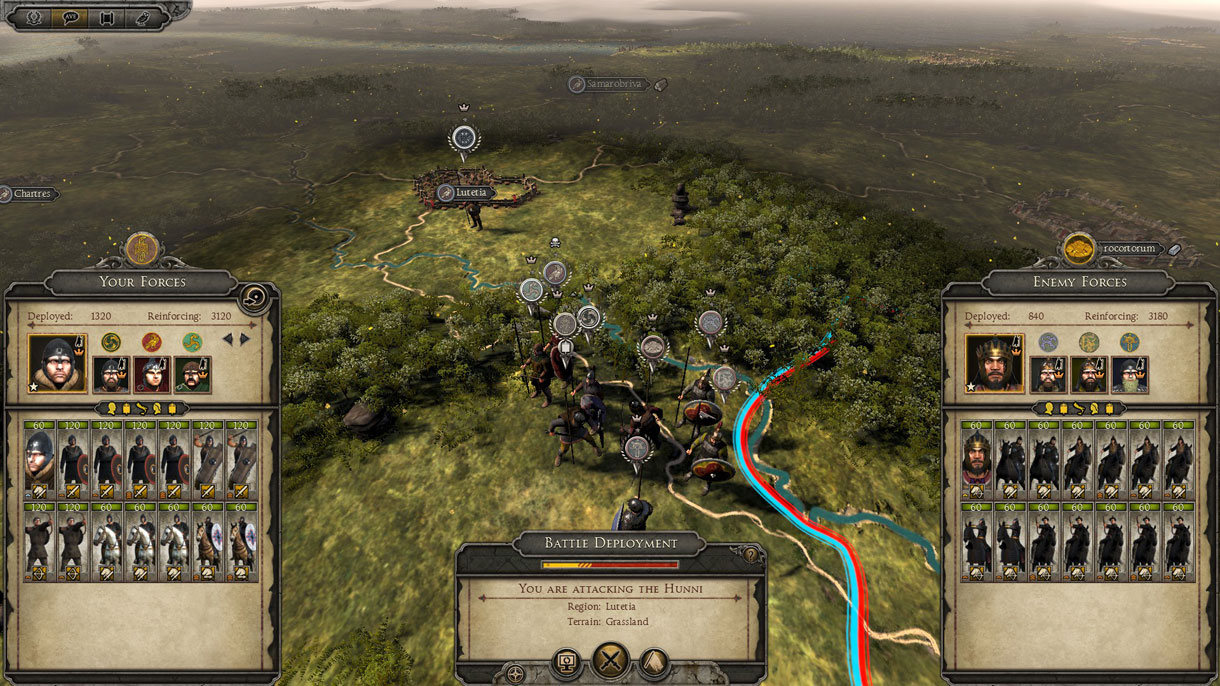Viewport: 1220px width, 686px height.
Task: Select the enemy king's bodyguard unit card
Action: pos(976,459)
